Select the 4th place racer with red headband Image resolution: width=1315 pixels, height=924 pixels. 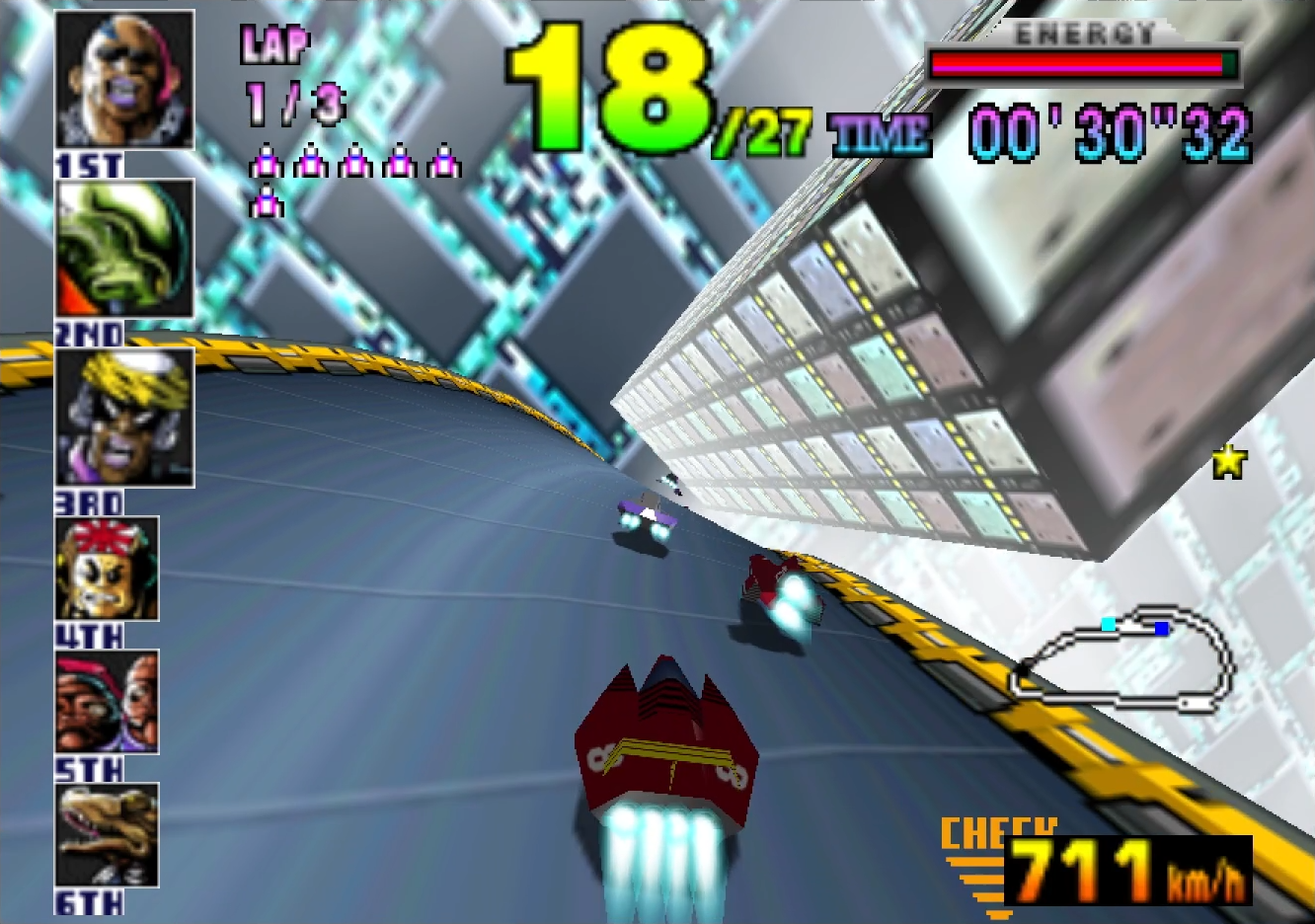click(108, 569)
